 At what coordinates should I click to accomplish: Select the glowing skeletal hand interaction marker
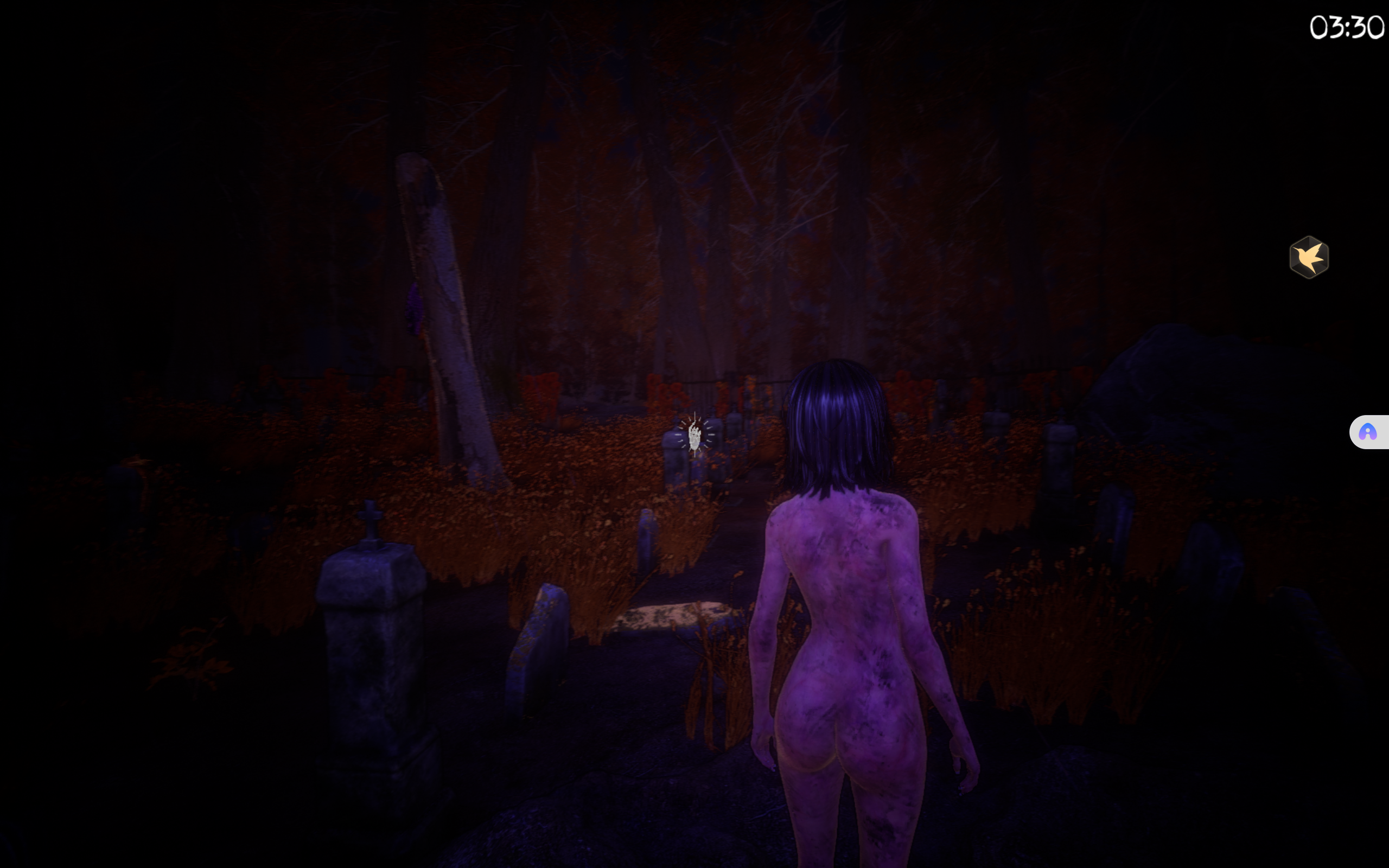(x=694, y=435)
